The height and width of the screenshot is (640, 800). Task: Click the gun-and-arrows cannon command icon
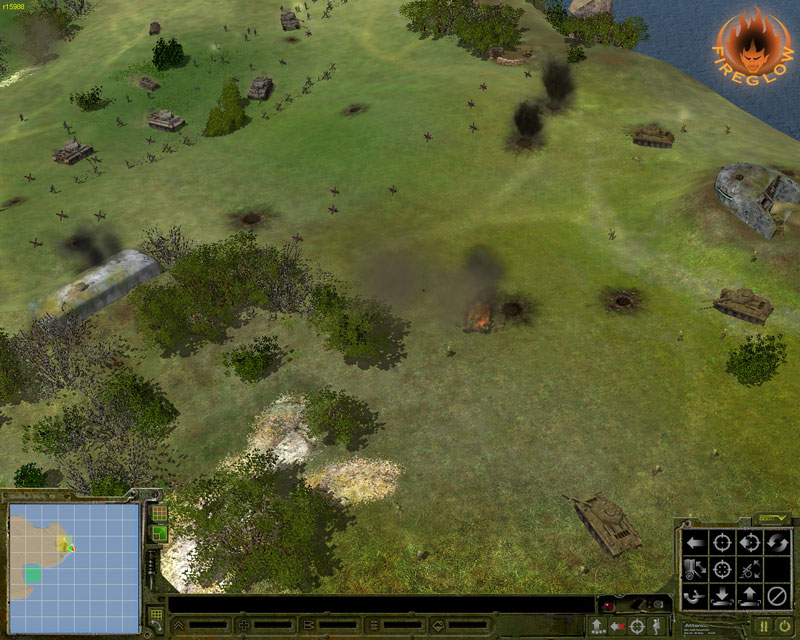coord(749,570)
